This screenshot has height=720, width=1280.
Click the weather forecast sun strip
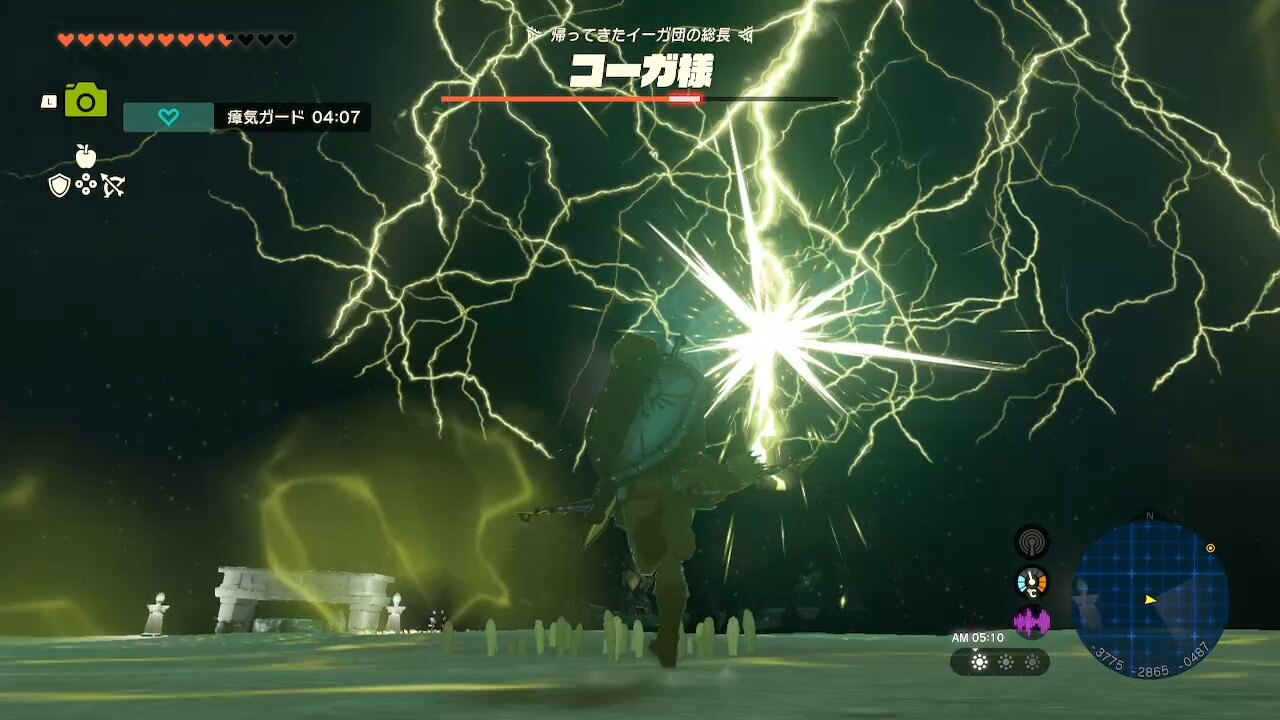[1000, 662]
